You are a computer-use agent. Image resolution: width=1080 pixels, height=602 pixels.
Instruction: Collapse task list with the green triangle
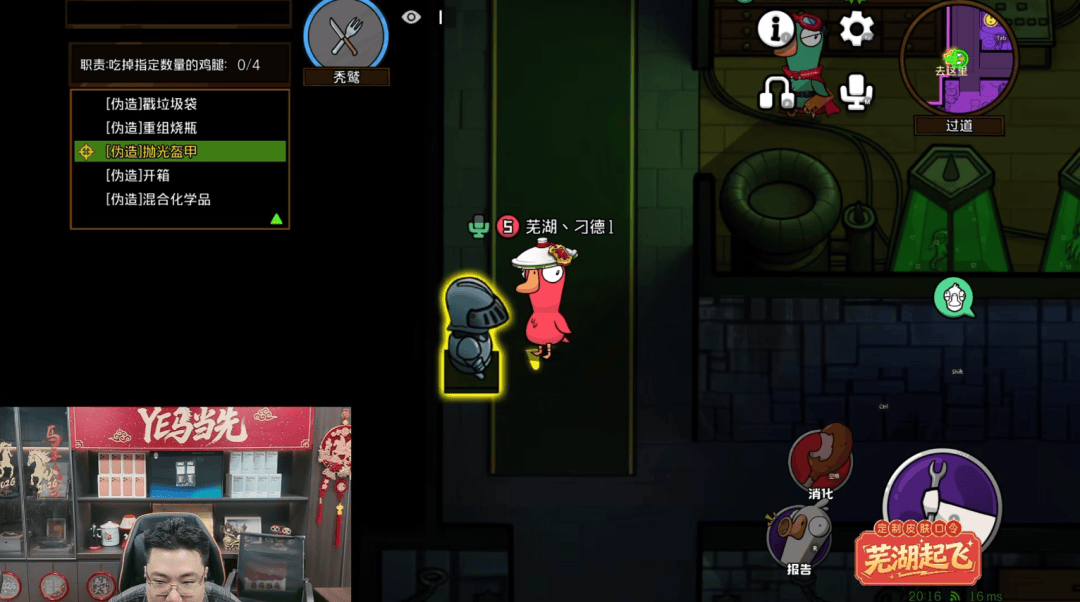(276, 219)
